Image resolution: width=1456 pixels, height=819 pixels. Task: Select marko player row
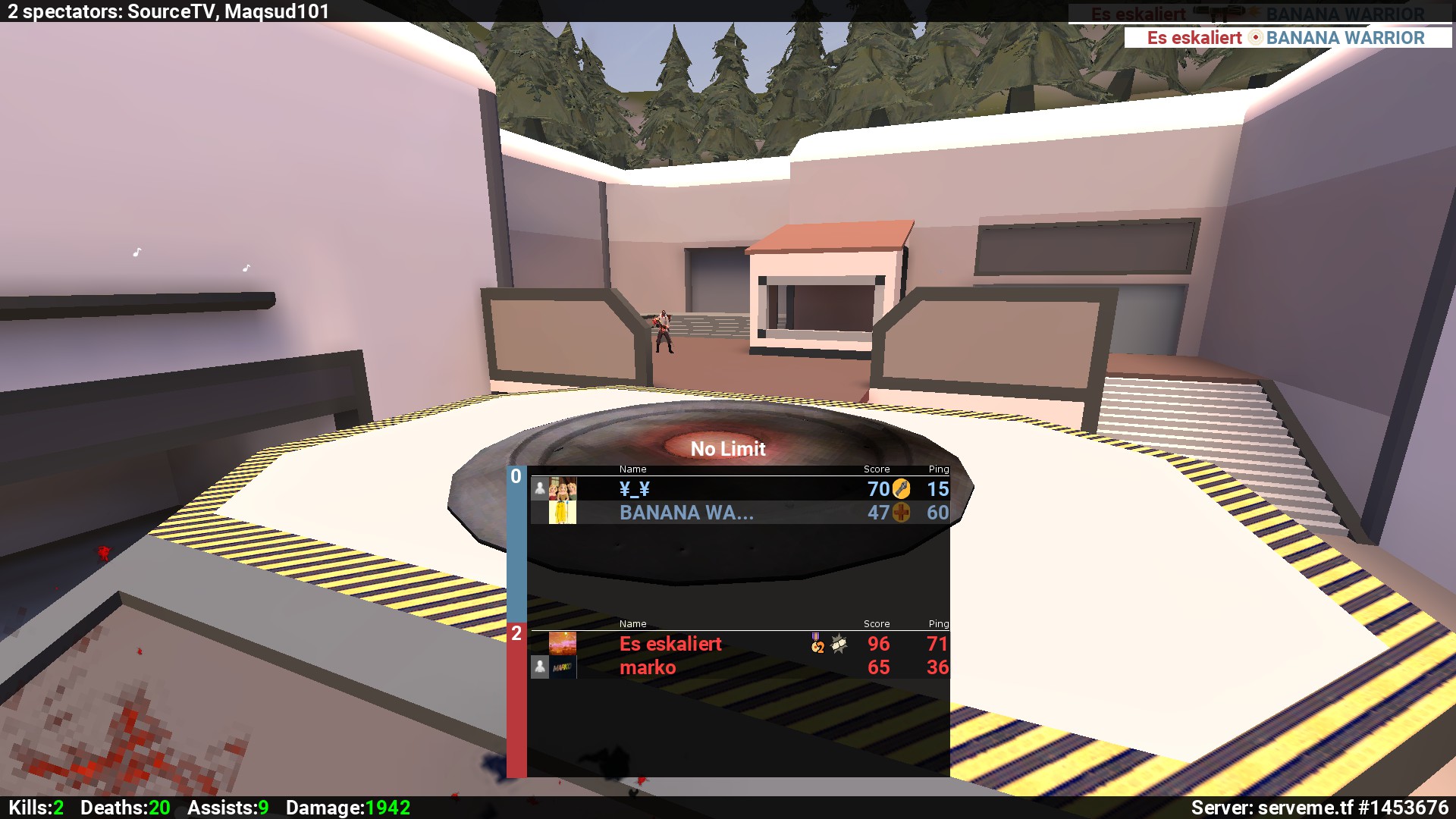tap(739, 667)
